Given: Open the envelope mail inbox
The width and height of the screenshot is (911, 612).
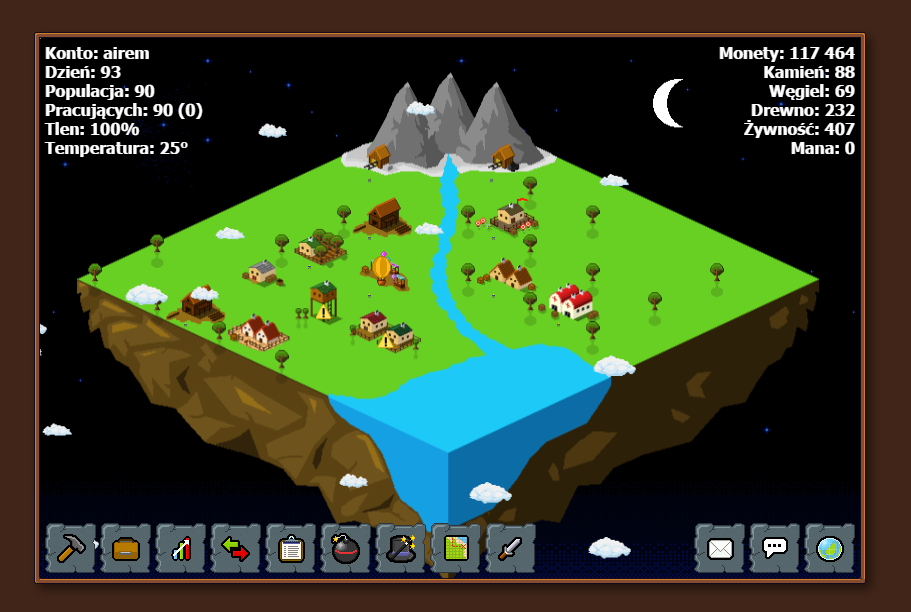Looking at the screenshot, I should (720, 549).
